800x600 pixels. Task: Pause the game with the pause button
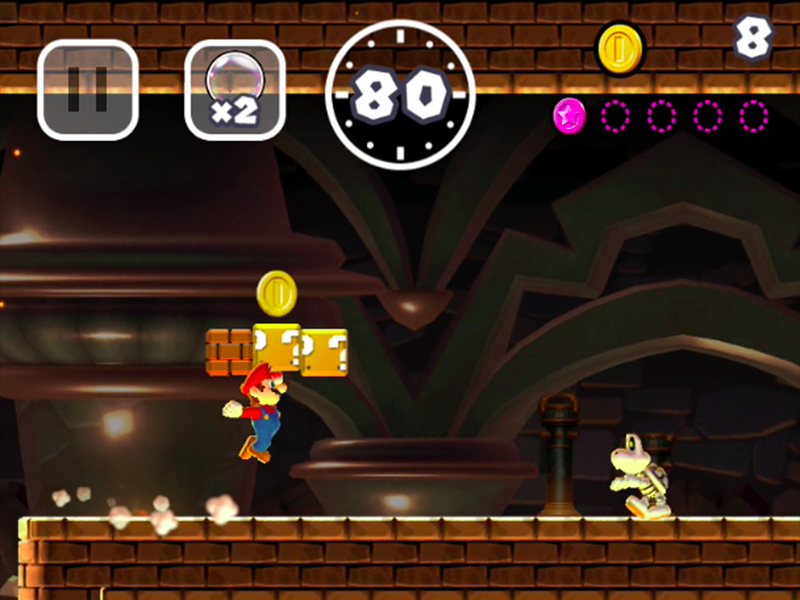[88, 90]
